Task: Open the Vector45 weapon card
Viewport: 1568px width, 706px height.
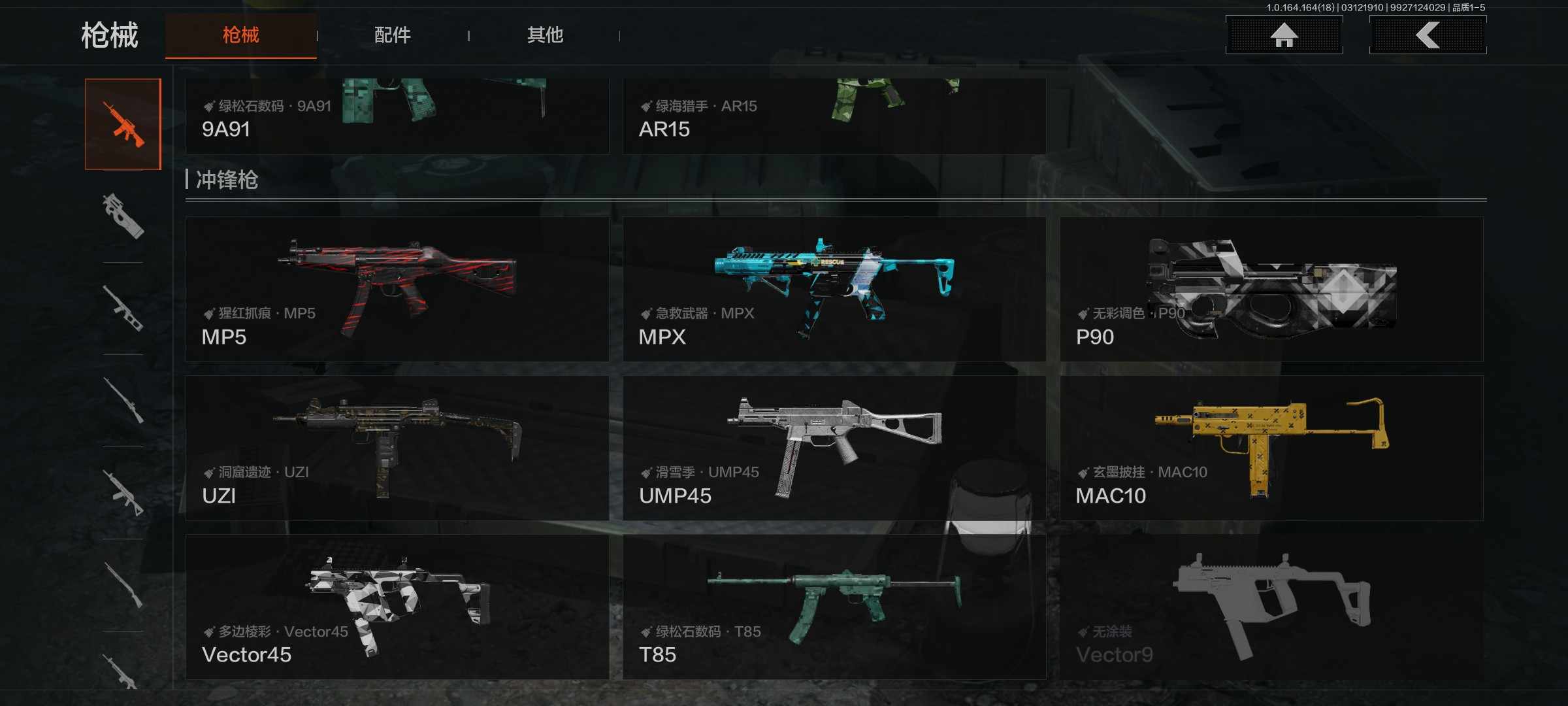Action: [397, 607]
